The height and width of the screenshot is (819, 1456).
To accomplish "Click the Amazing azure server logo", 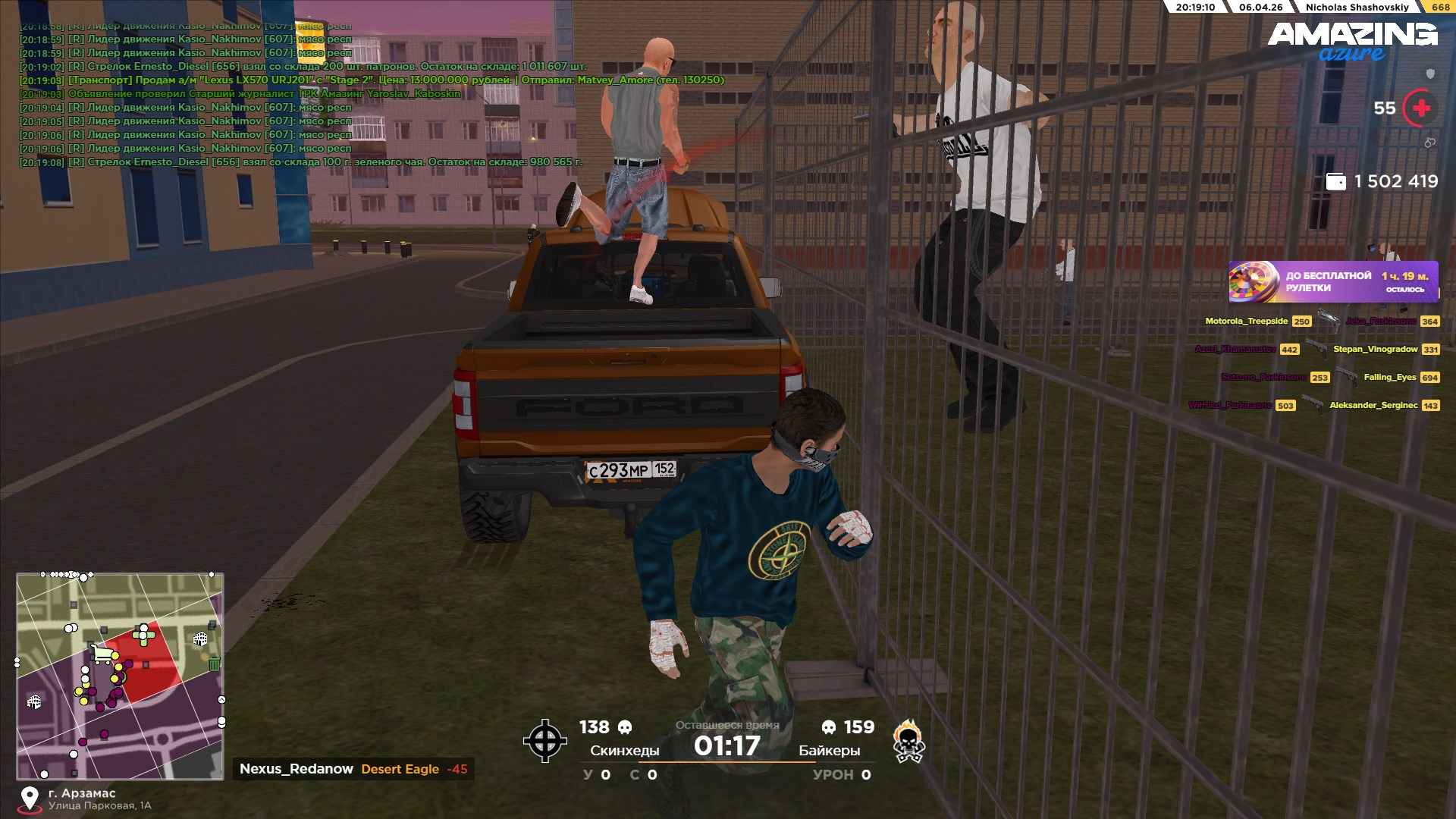I will point(1352,41).
